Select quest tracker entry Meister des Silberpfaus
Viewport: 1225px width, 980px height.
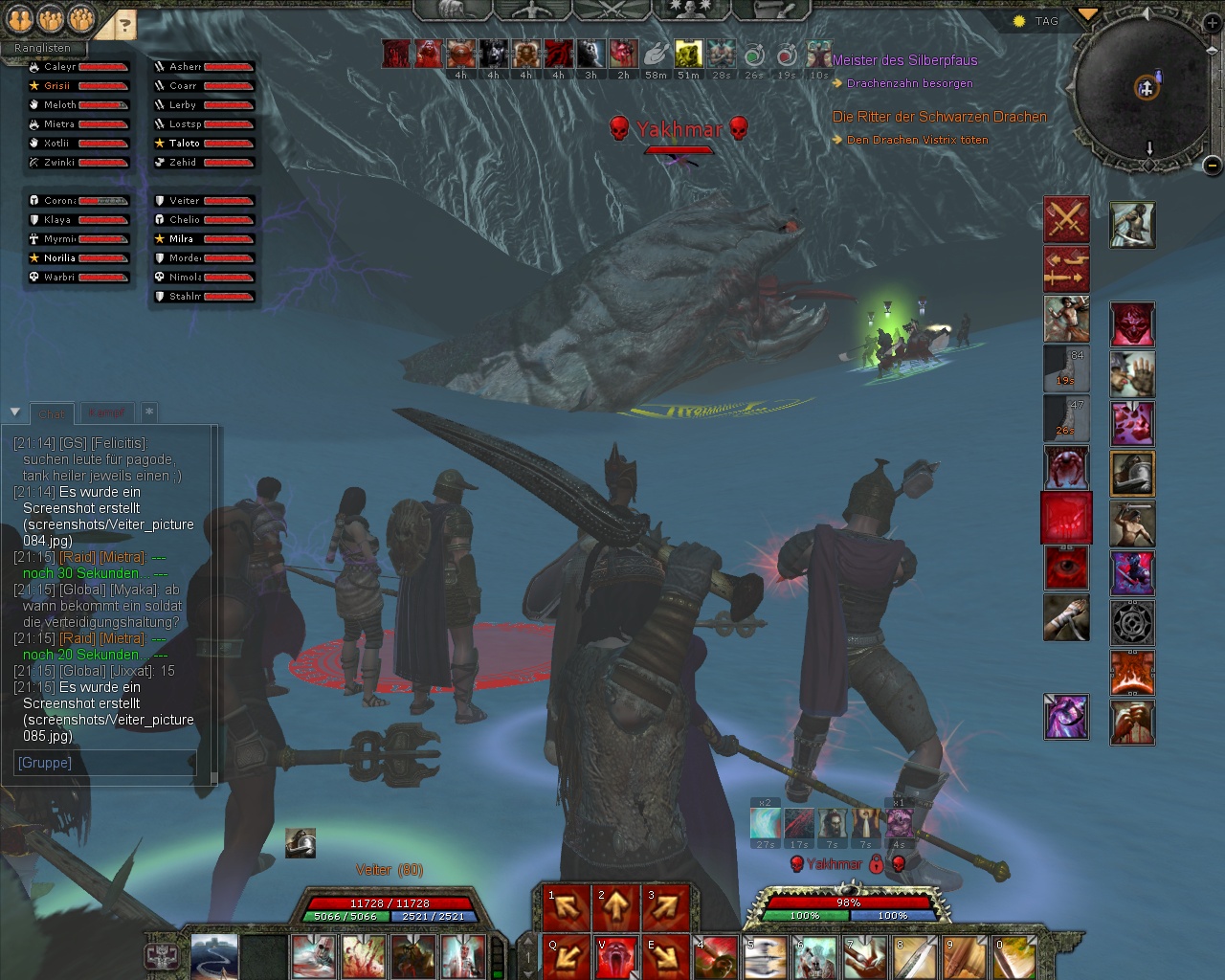[x=904, y=60]
